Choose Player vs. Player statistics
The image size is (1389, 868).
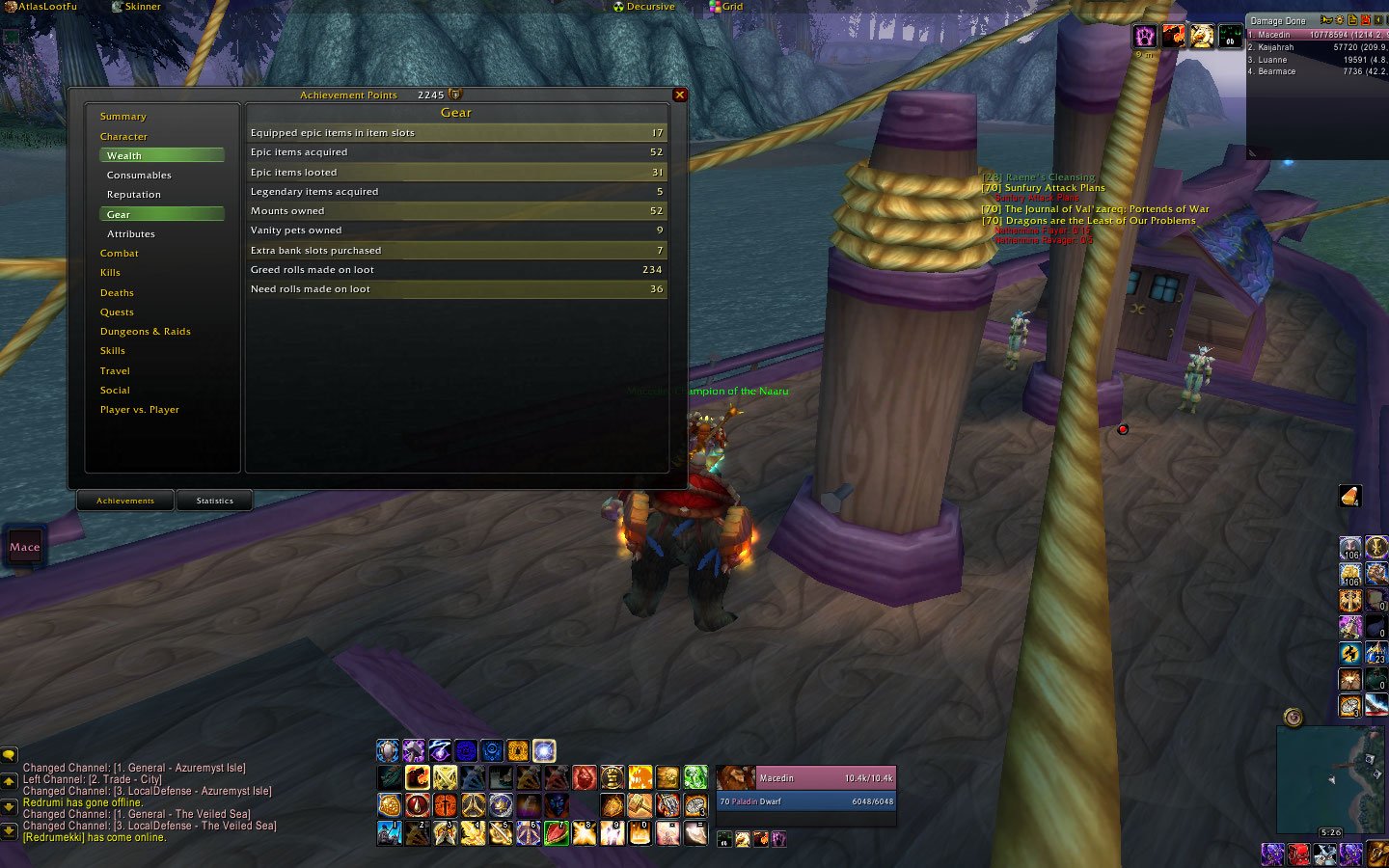point(140,410)
